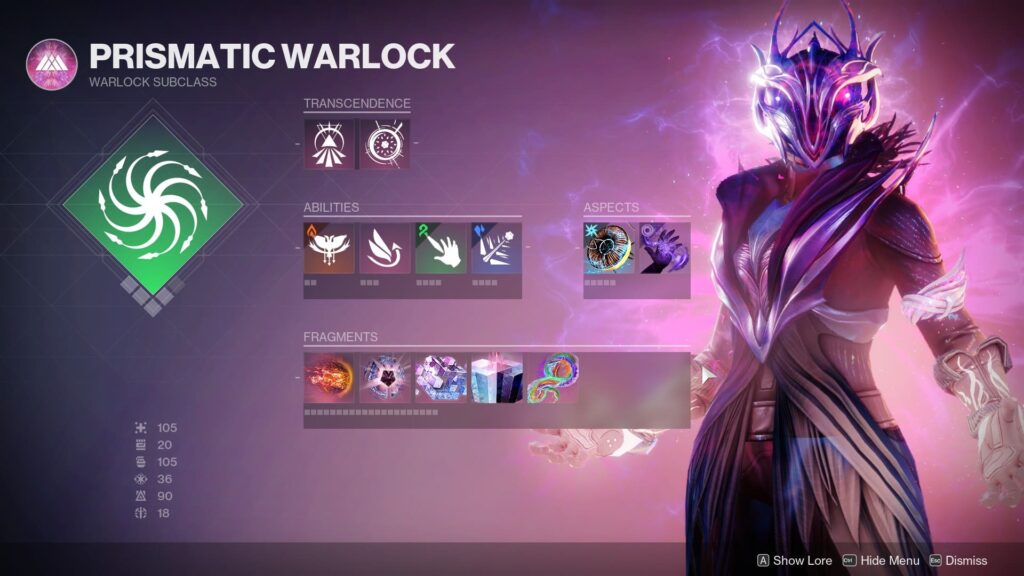Select the dark pentagon core fragment
1024x576 pixels.
[x=385, y=378]
